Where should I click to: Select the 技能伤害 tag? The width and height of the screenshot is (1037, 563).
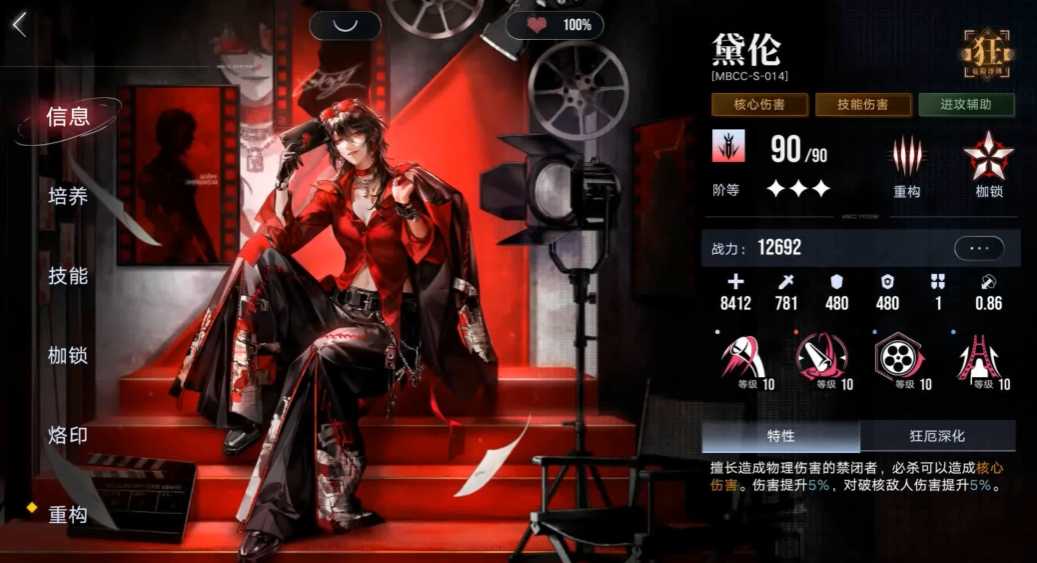pyautogui.click(x=863, y=105)
